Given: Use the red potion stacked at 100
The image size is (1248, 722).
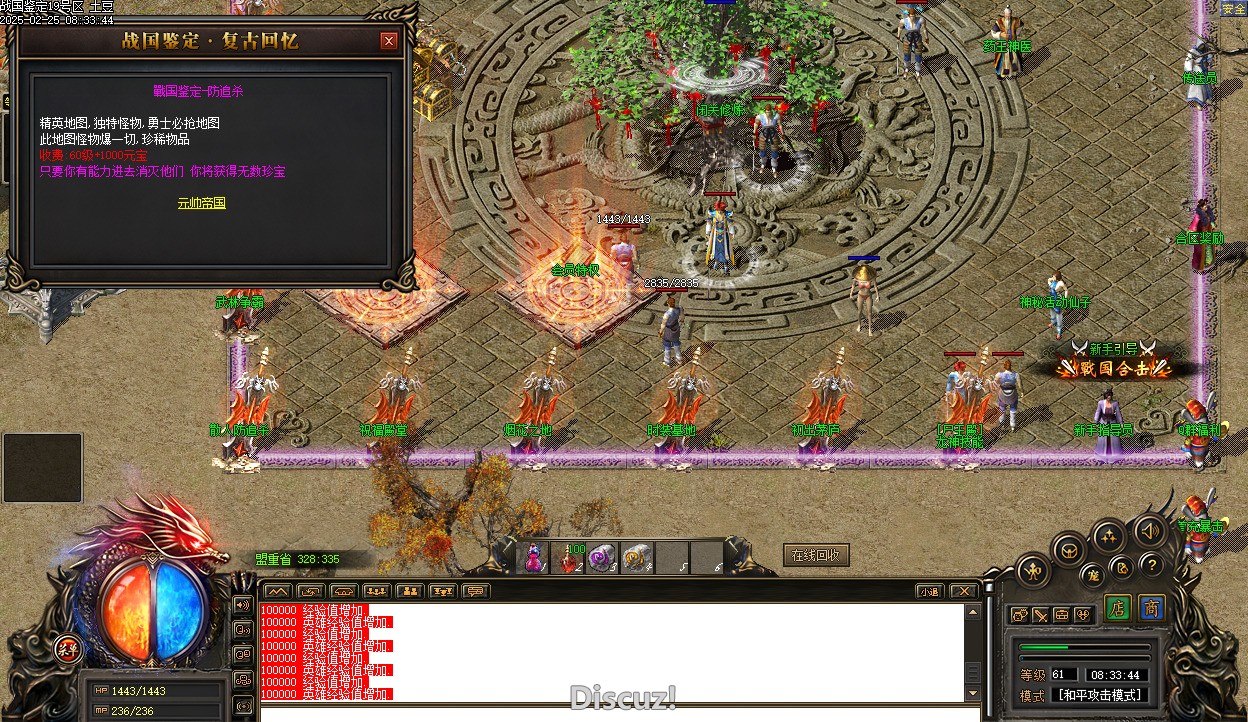Looking at the screenshot, I should point(570,558).
